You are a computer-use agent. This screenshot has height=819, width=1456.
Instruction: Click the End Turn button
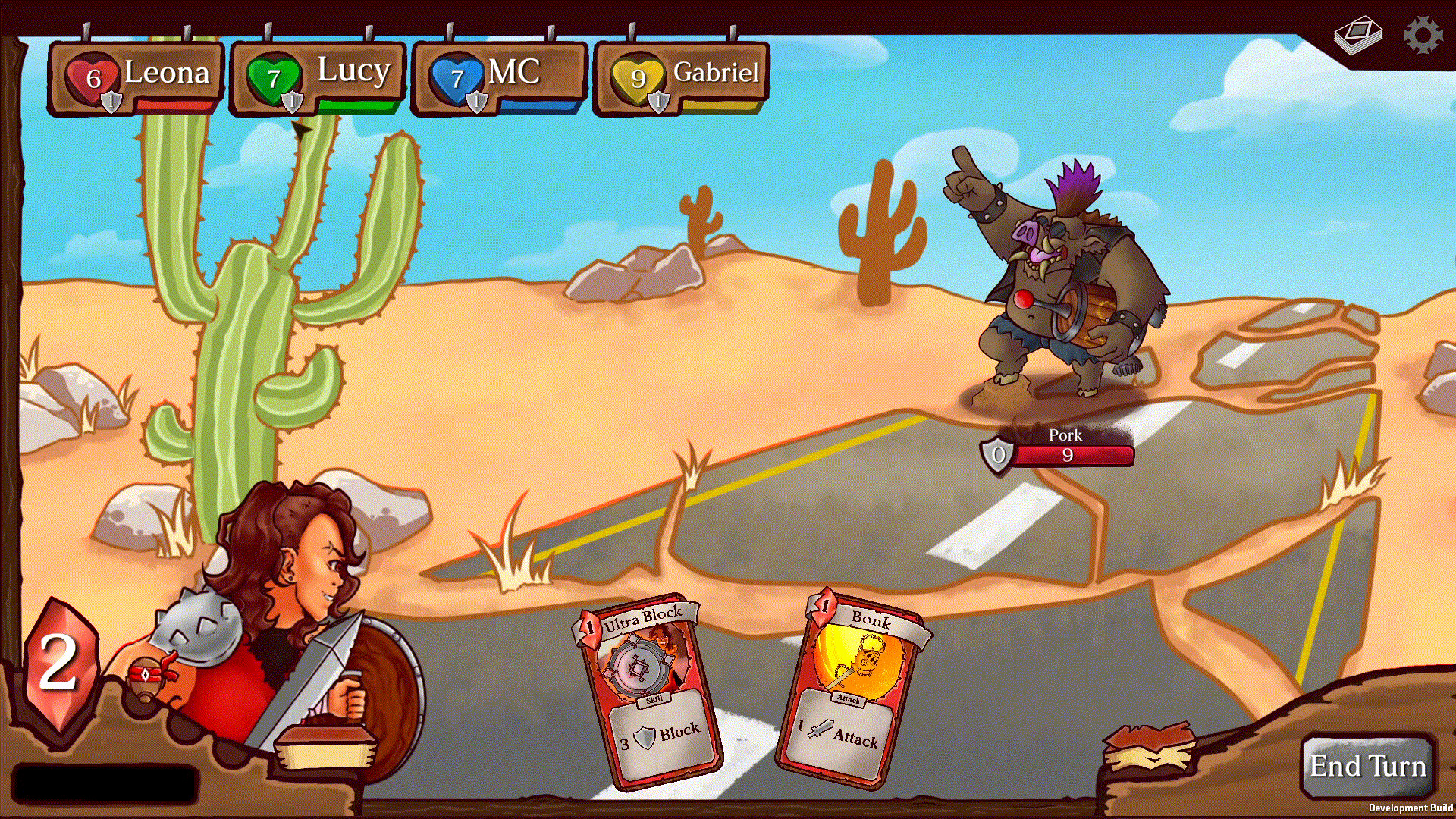pyautogui.click(x=1367, y=766)
